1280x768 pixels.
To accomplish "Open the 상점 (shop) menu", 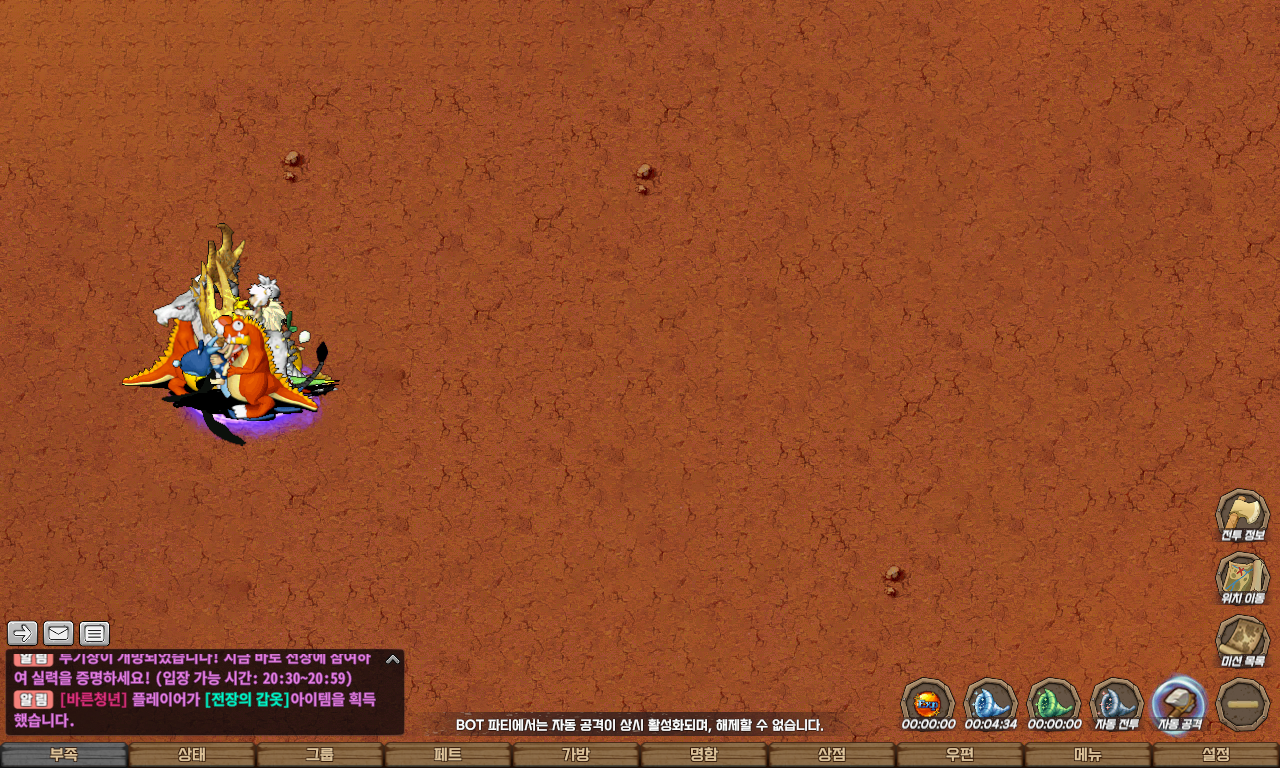I will (x=832, y=755).
